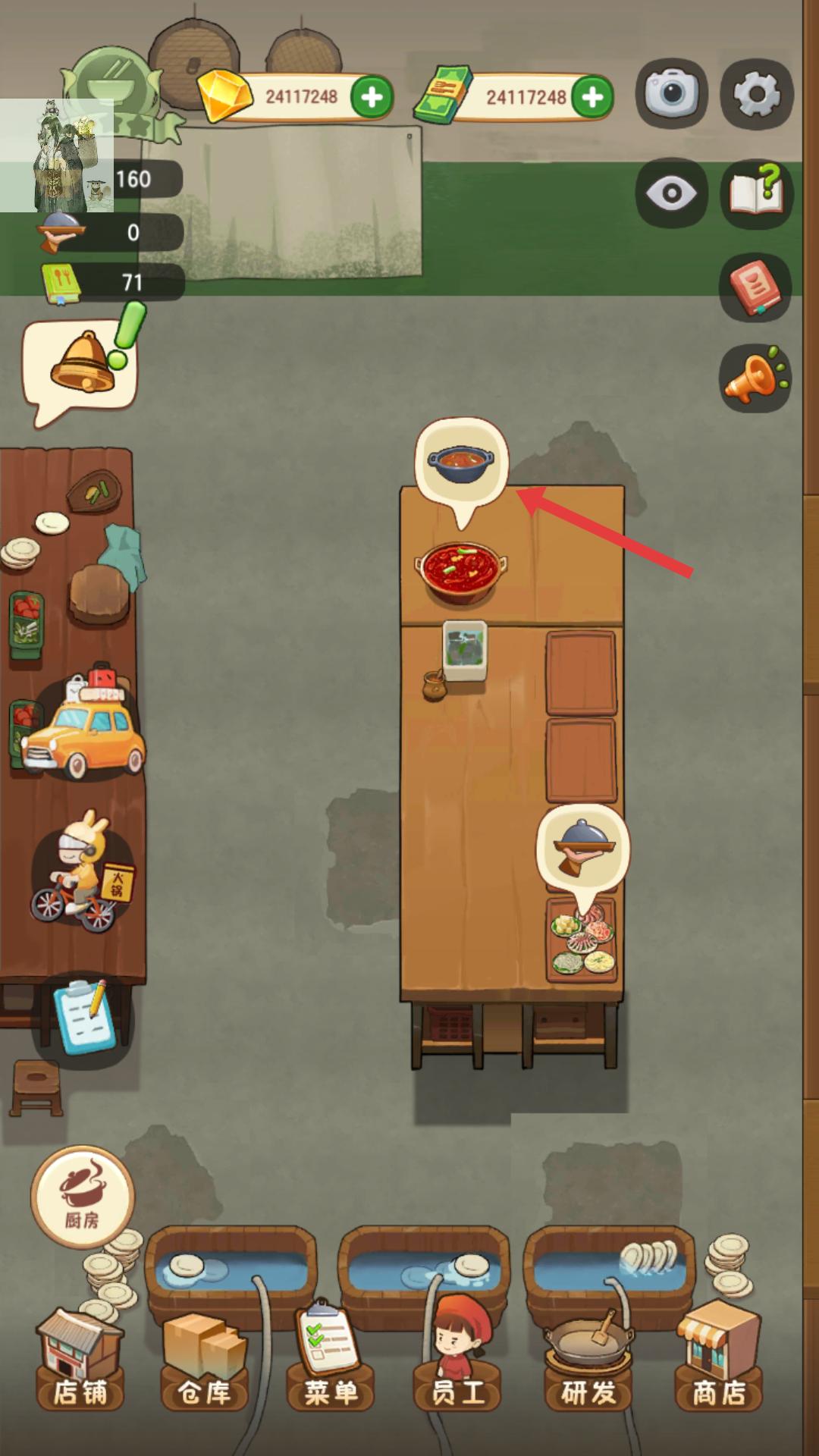Add more yellow gems with the plus button
The width and height of the screenshot is (819, 1456).
[372, 97]
